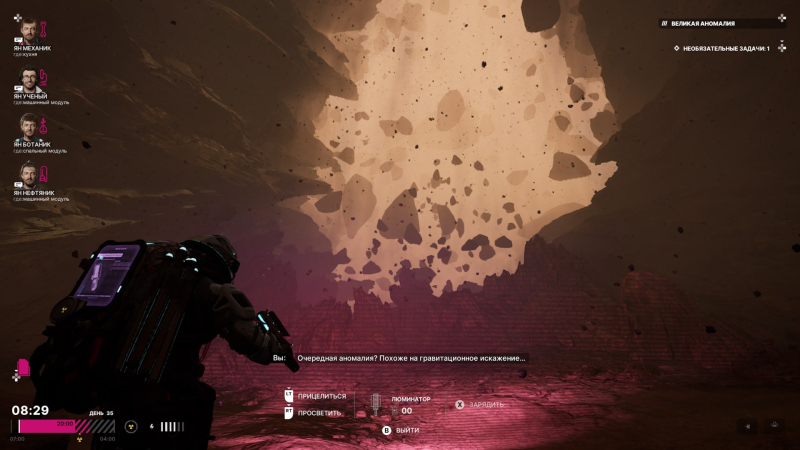
Task: Choose the Ян Ботаник alter portrait
Action: click(29, 128)
